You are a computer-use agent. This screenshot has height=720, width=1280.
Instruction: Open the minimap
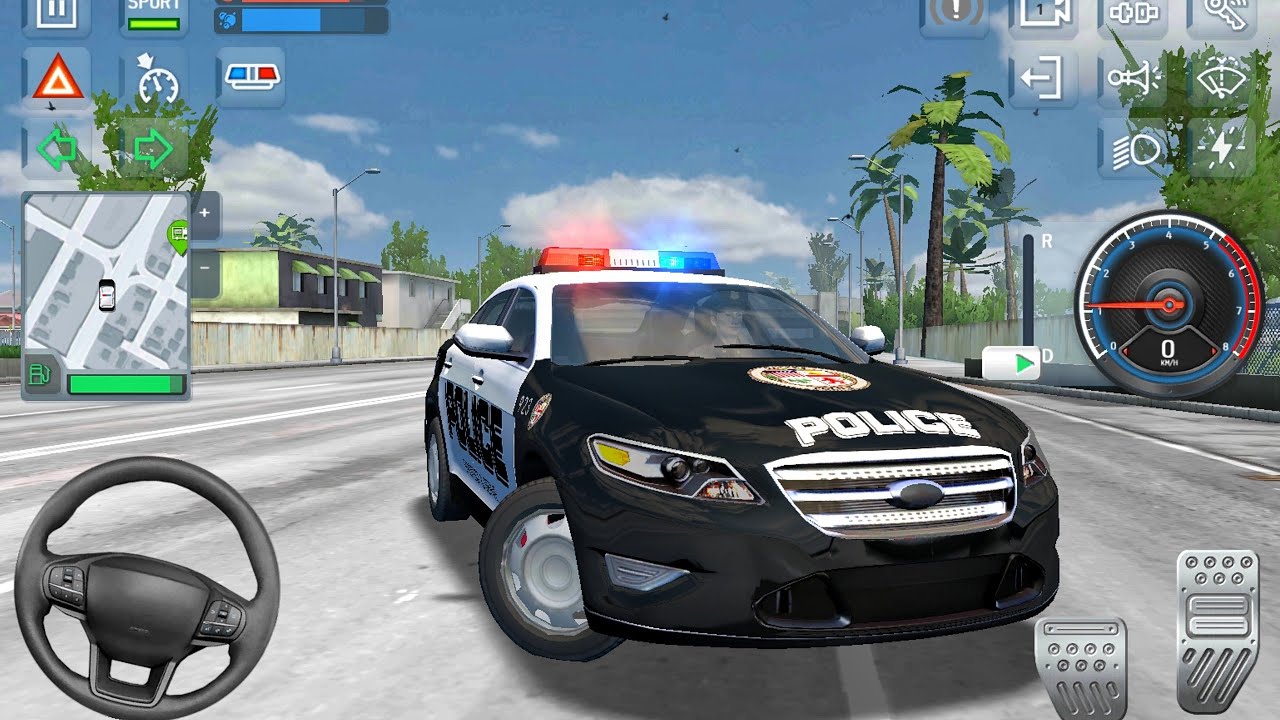pyautogui.click(x=105, y=280)
